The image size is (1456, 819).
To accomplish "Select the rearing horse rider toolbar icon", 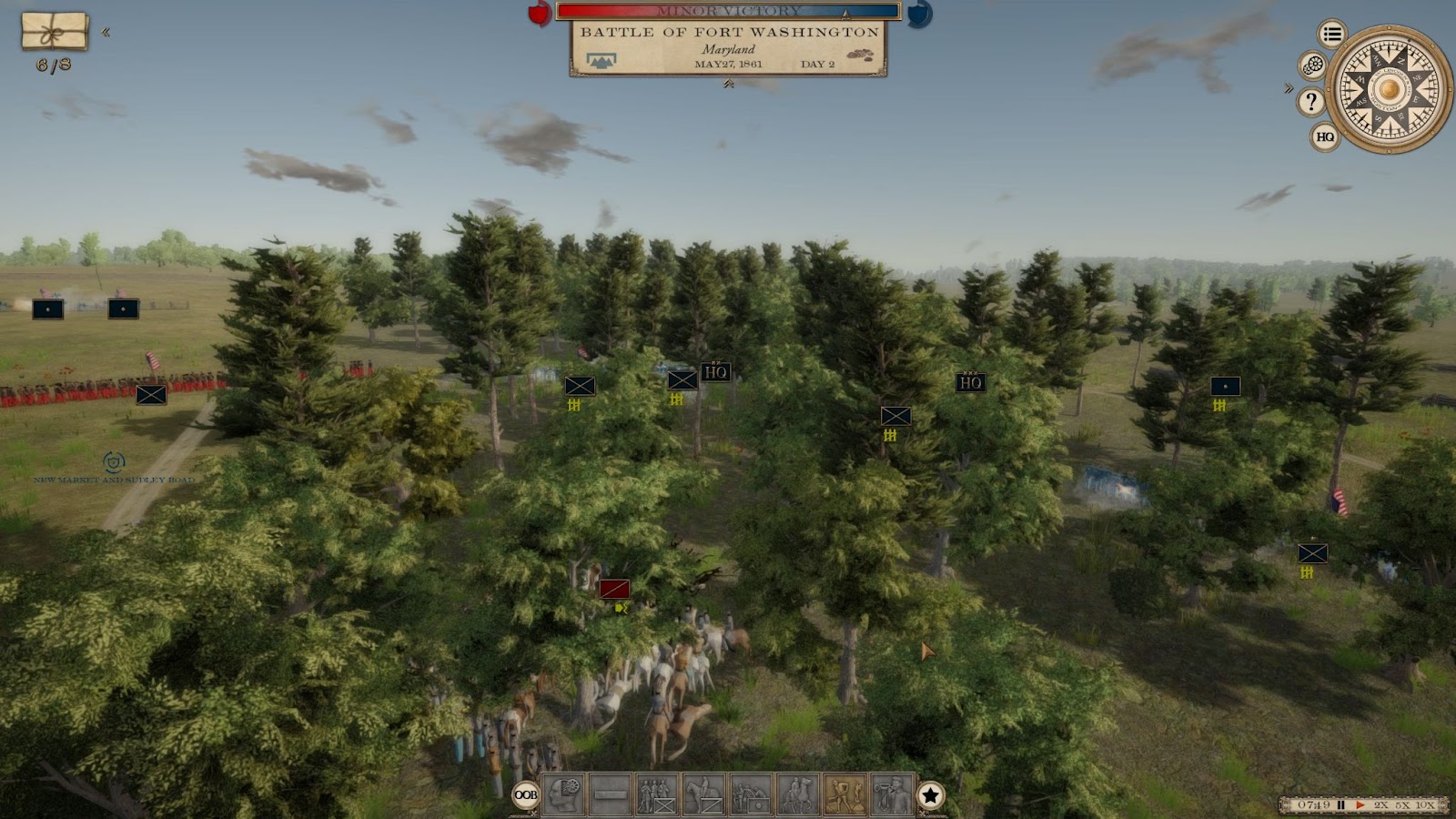I will tap(798, 794).
